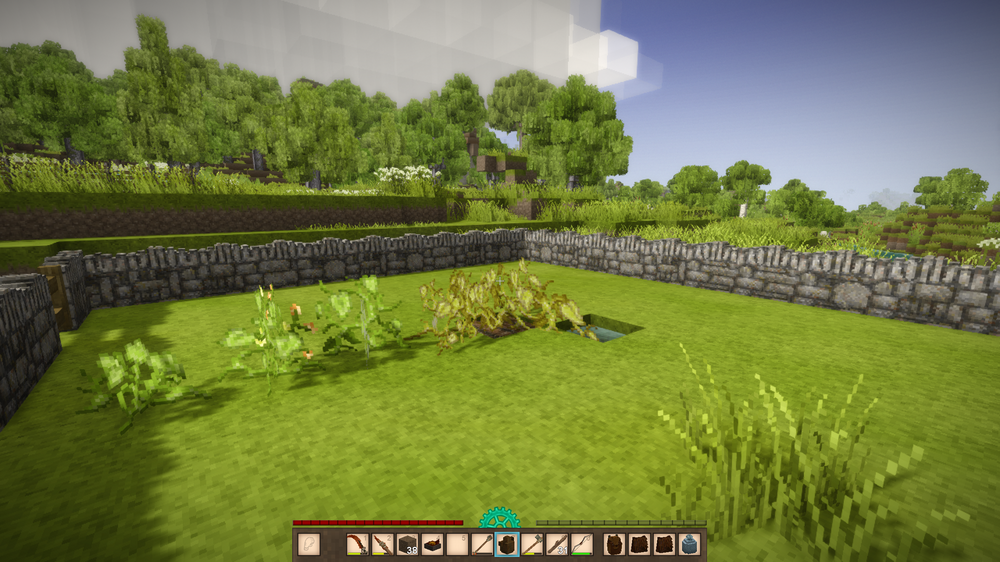Select the stone hammer in slot 8
Screen dimensions: 1000x562
coord(531,544)
